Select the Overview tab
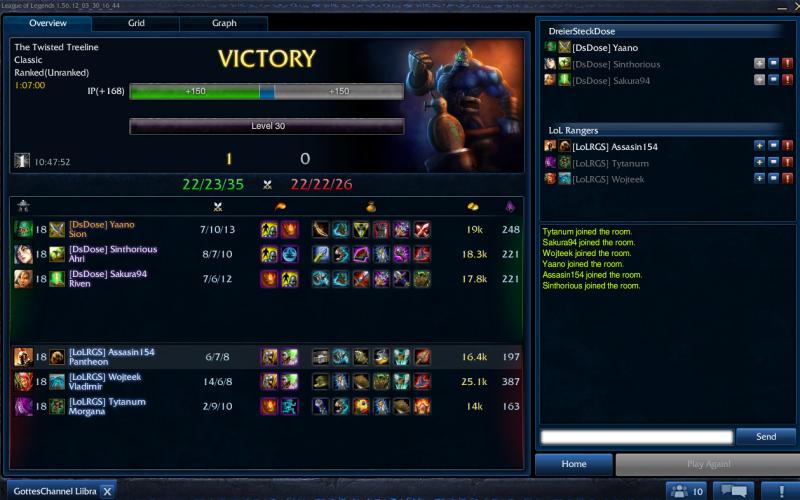This screenshot has width=800, height=500. click(47, 22)
